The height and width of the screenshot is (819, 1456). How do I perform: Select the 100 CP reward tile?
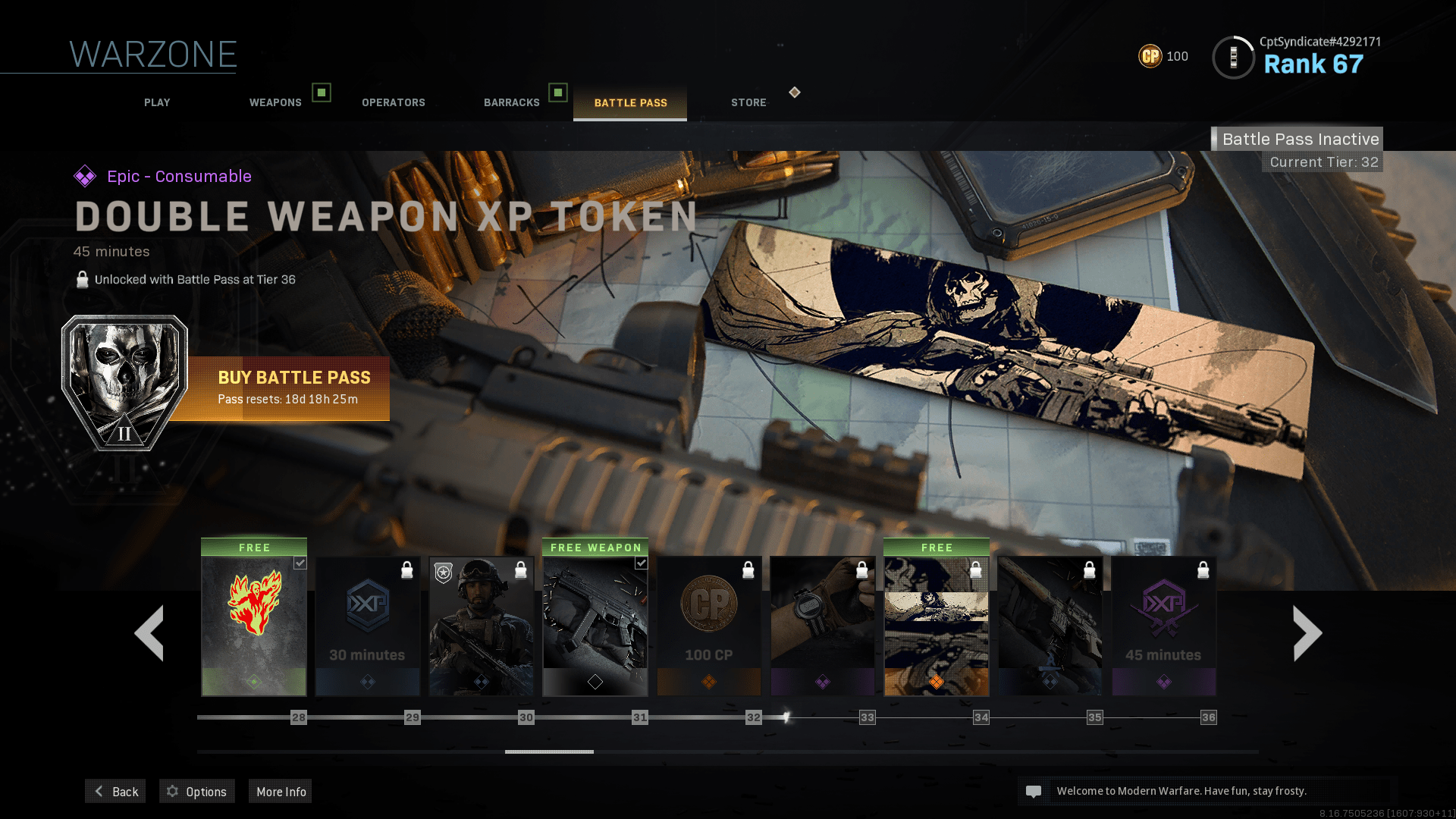(709, 626)
